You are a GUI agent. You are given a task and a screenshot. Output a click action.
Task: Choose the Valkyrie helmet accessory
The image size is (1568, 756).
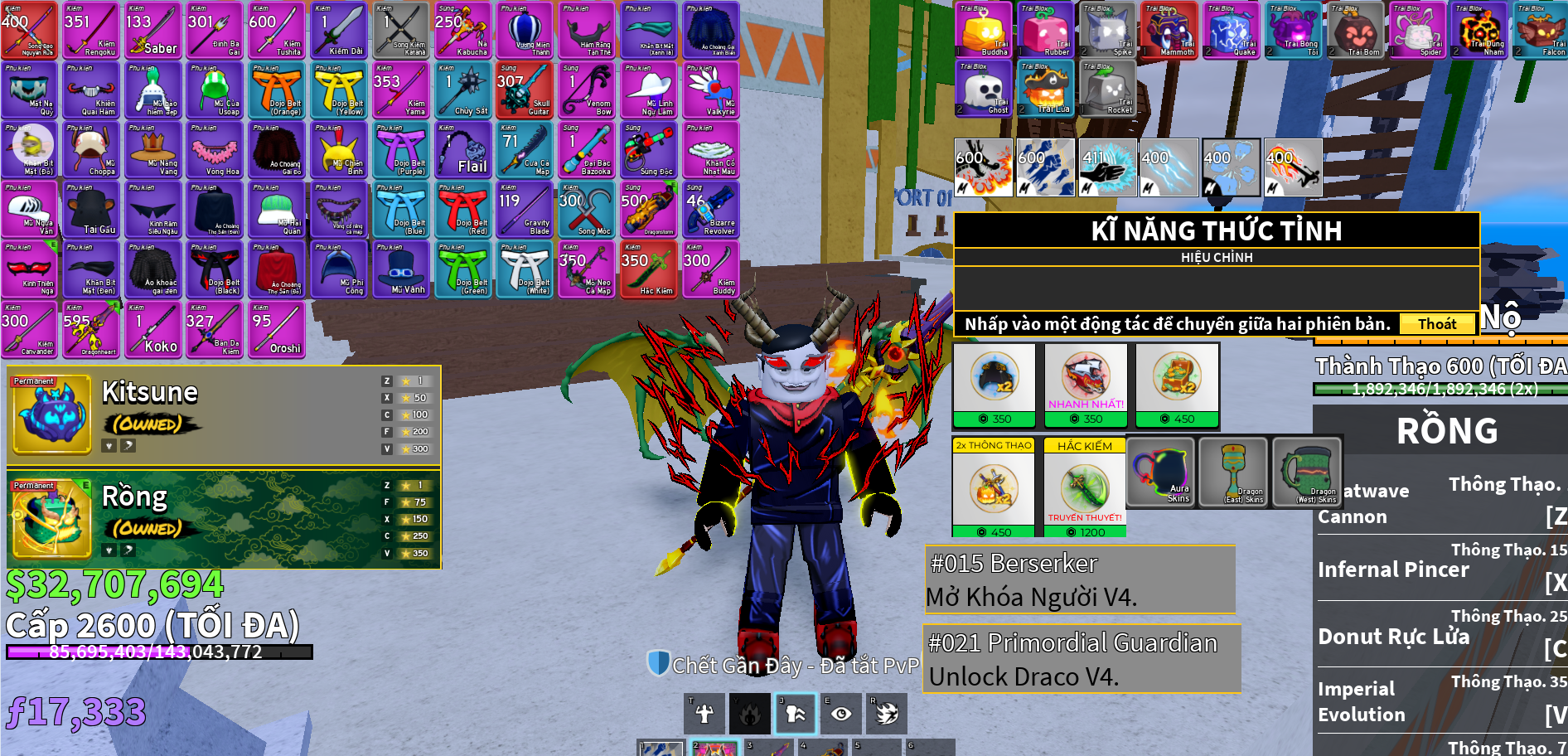tap(711, 91)
